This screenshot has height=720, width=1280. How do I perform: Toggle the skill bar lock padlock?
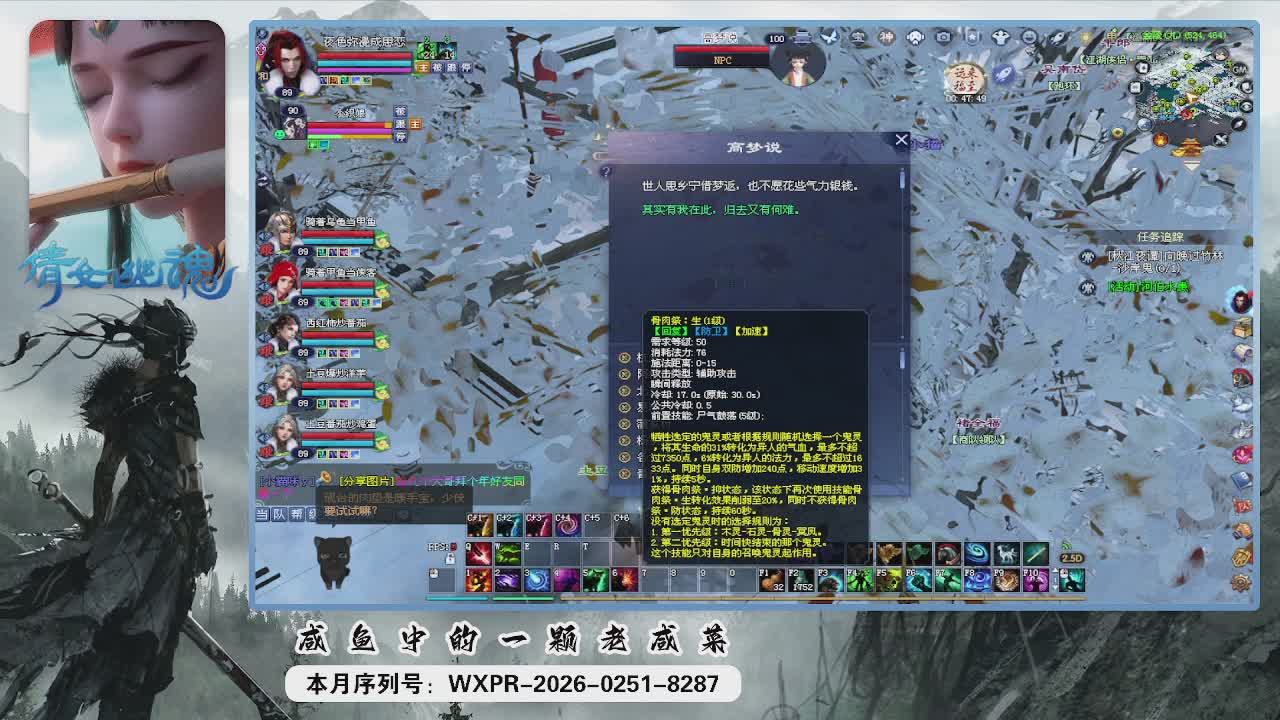450,559
